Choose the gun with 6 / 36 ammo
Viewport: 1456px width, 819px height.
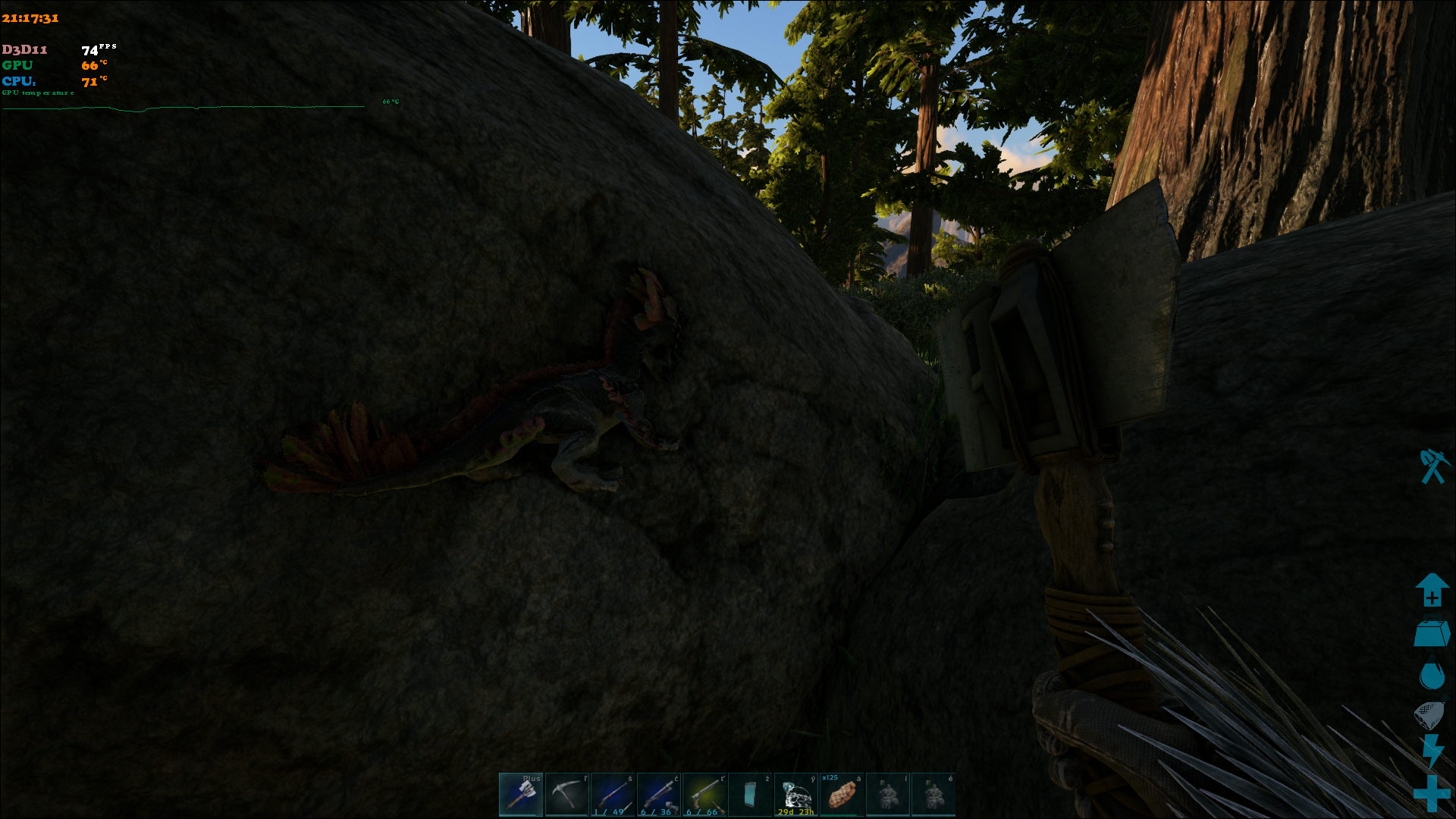coord(658,794)
